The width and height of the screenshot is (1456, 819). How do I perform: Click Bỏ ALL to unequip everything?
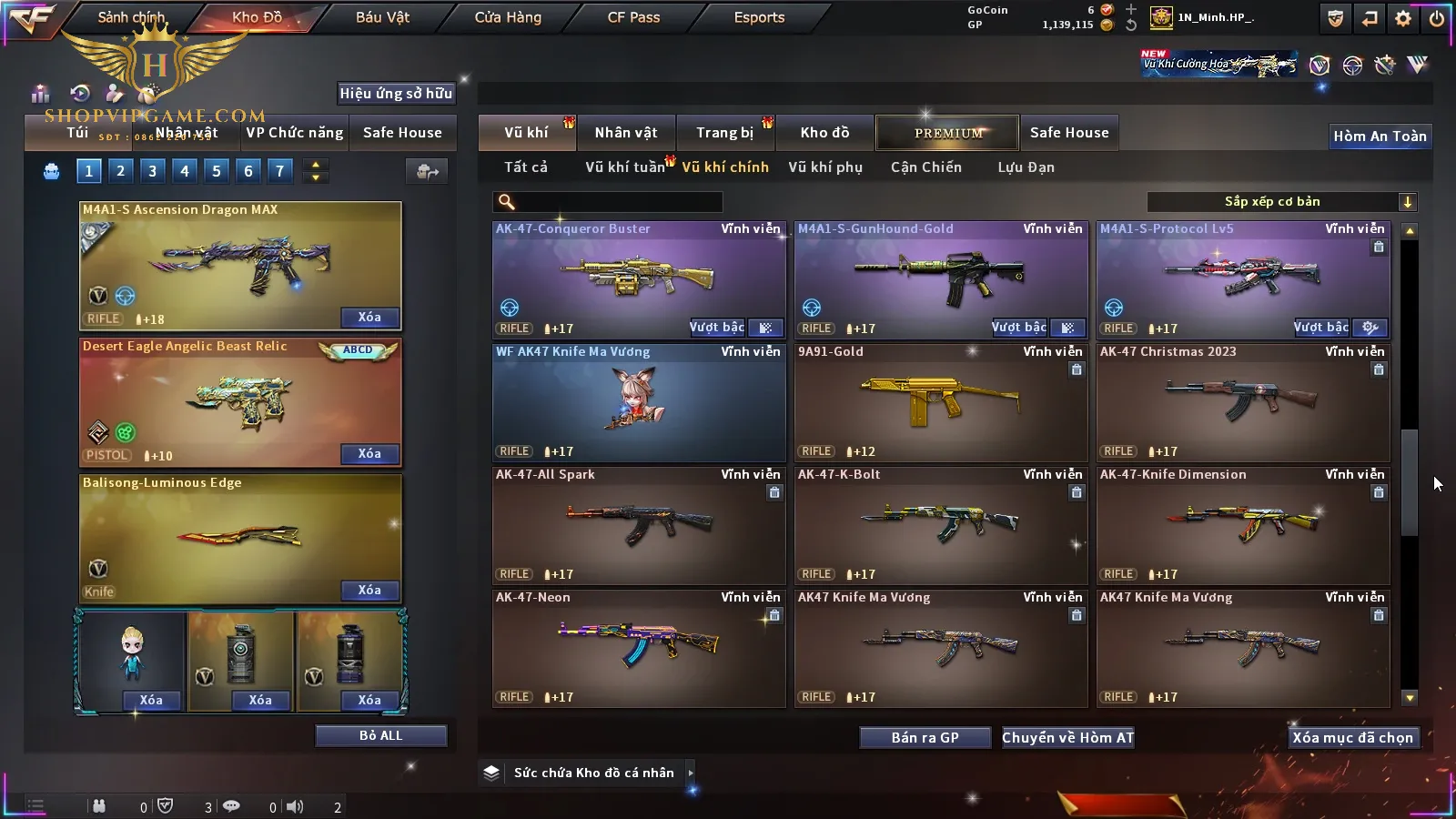point(380,735)
